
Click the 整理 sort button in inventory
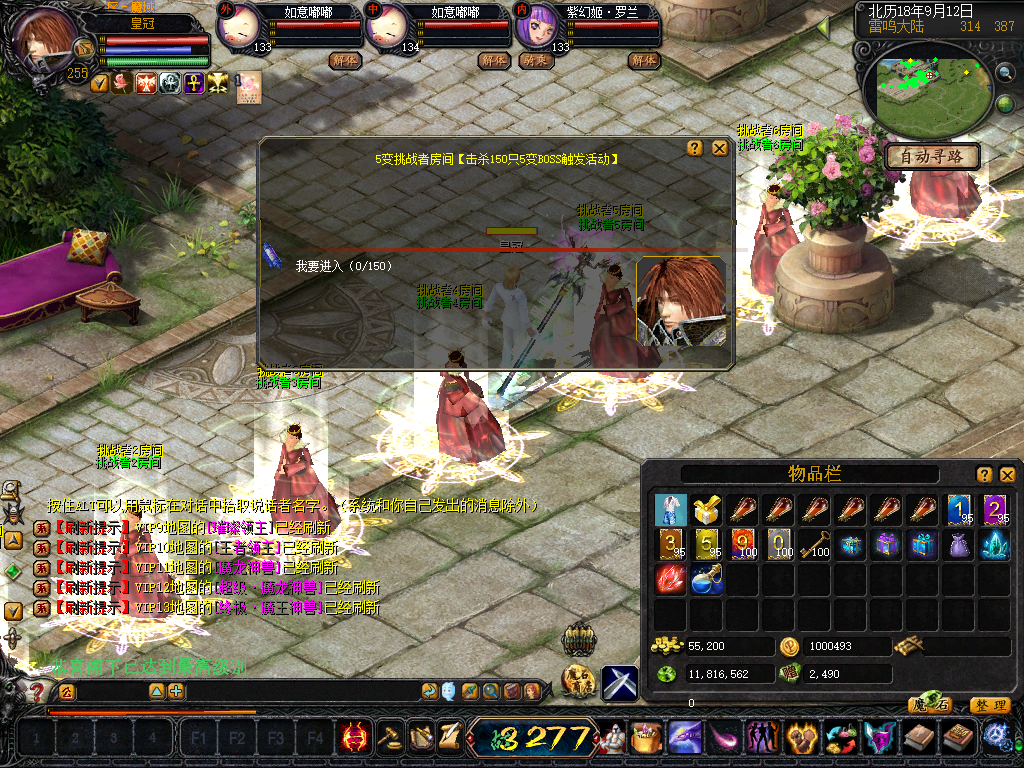click(989, 705)
